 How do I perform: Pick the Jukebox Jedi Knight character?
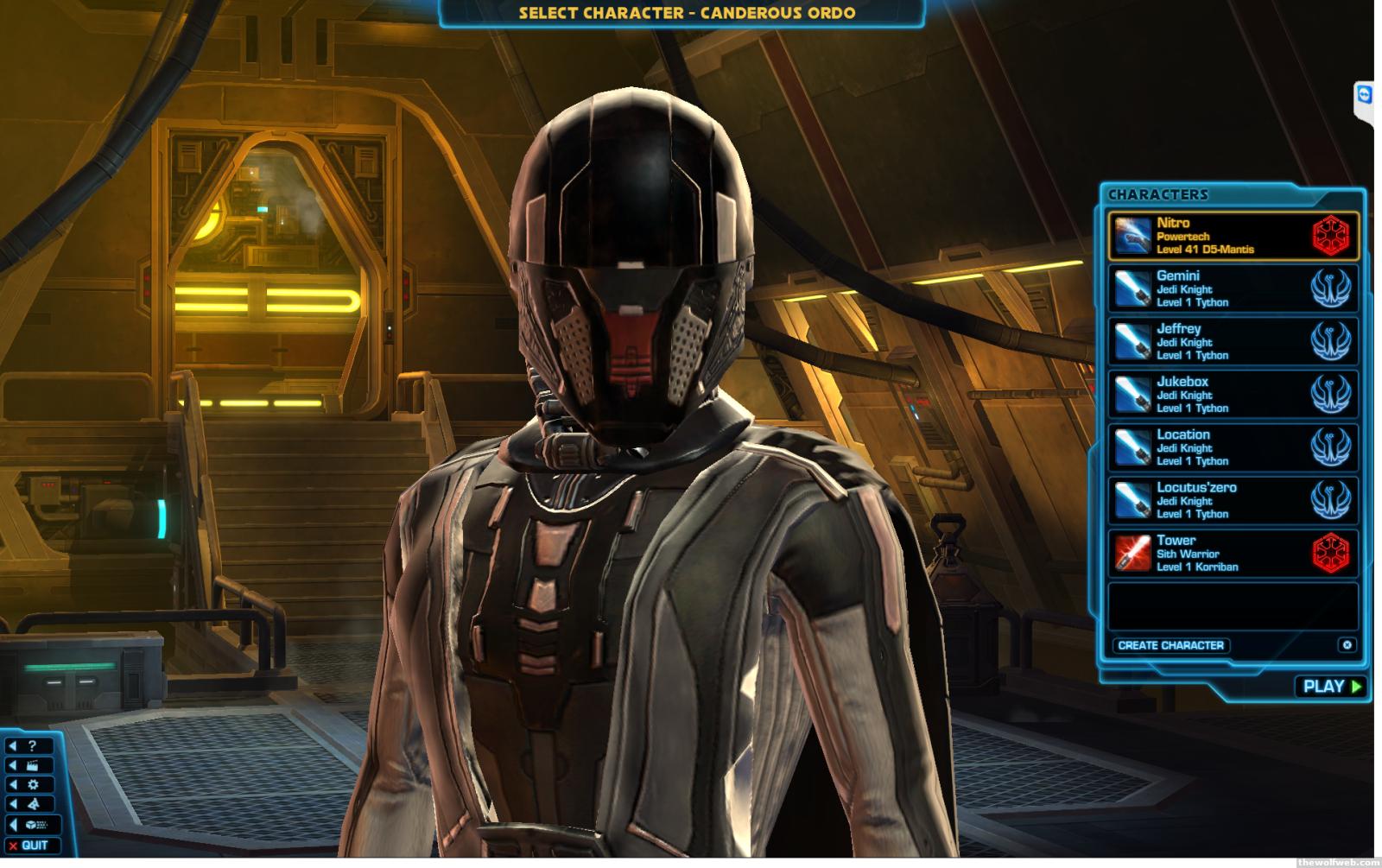(x=1233, y=395)
